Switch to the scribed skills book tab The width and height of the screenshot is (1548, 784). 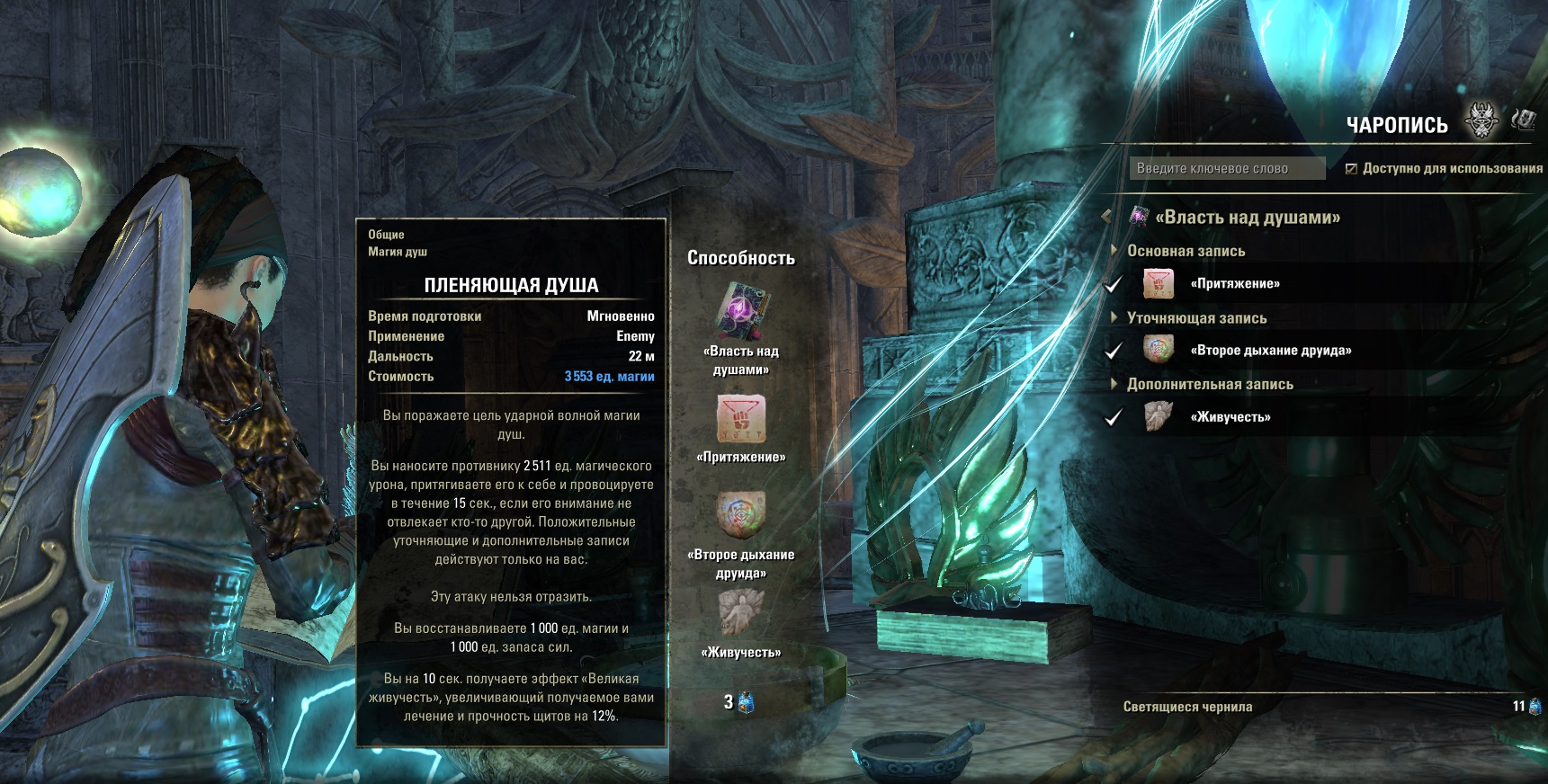[1524, 120]
